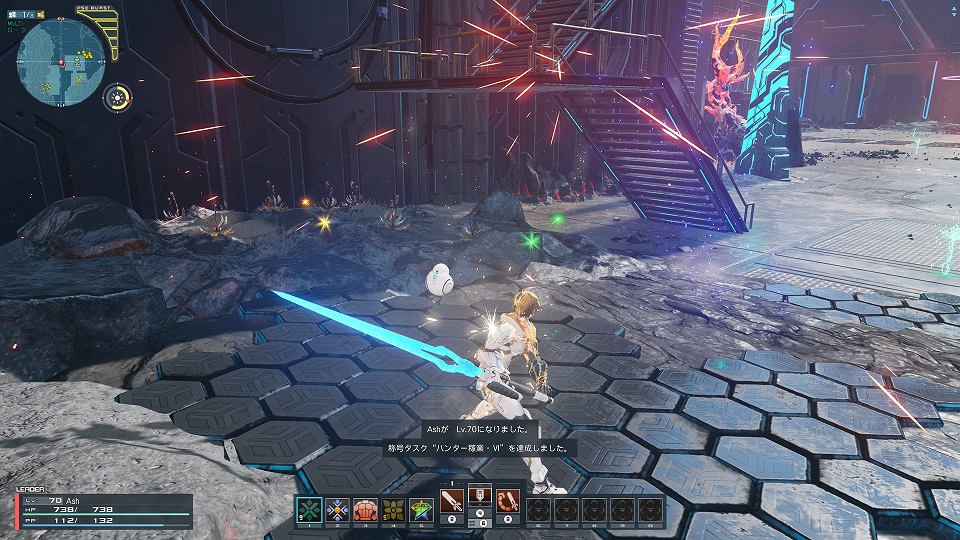The height and width of the screenshot is (540, 960).
Task: Use the orange armor skill icon
Action: (x=366, y=509)
